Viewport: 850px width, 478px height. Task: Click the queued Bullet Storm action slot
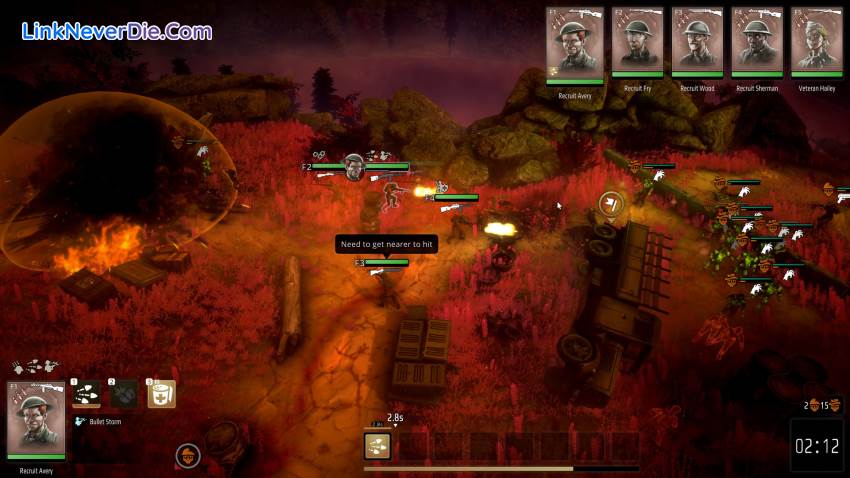[x=377, y=445]
